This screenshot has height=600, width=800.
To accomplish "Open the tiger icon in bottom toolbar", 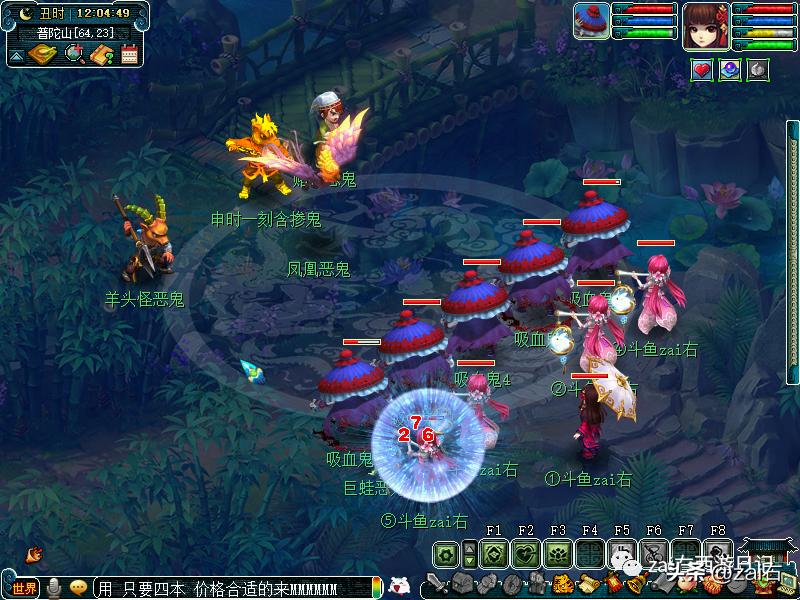I will pos(562,583).
